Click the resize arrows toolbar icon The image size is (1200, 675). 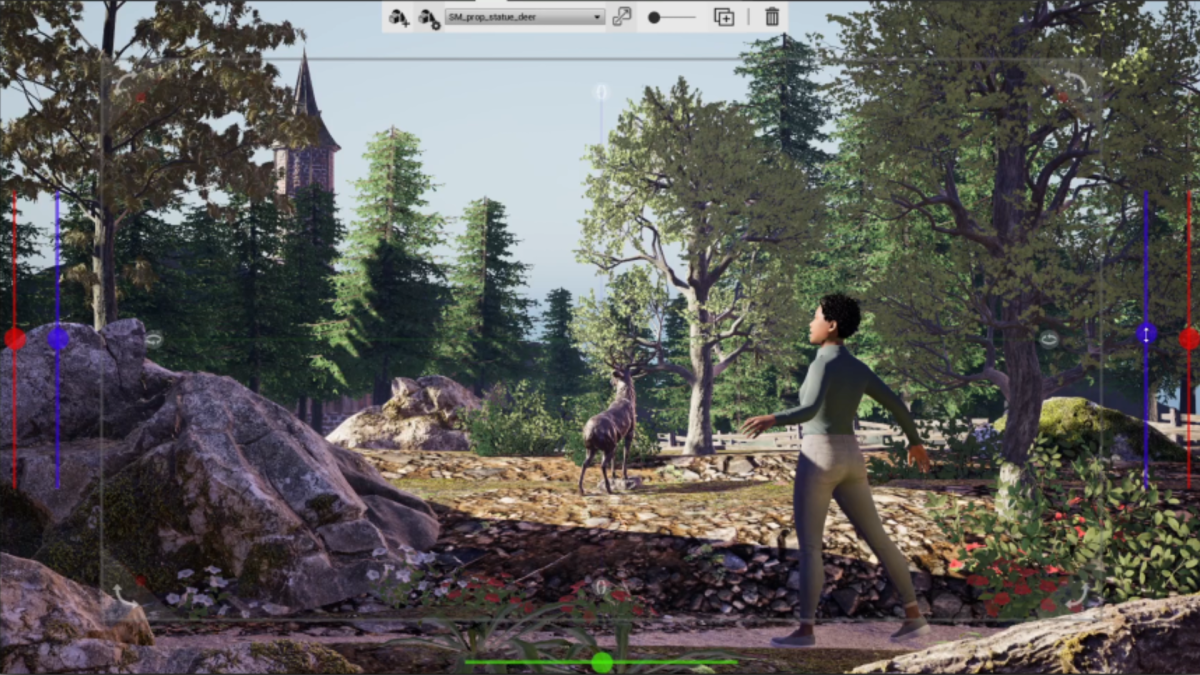pyautogui.click(x=622, y=17)
